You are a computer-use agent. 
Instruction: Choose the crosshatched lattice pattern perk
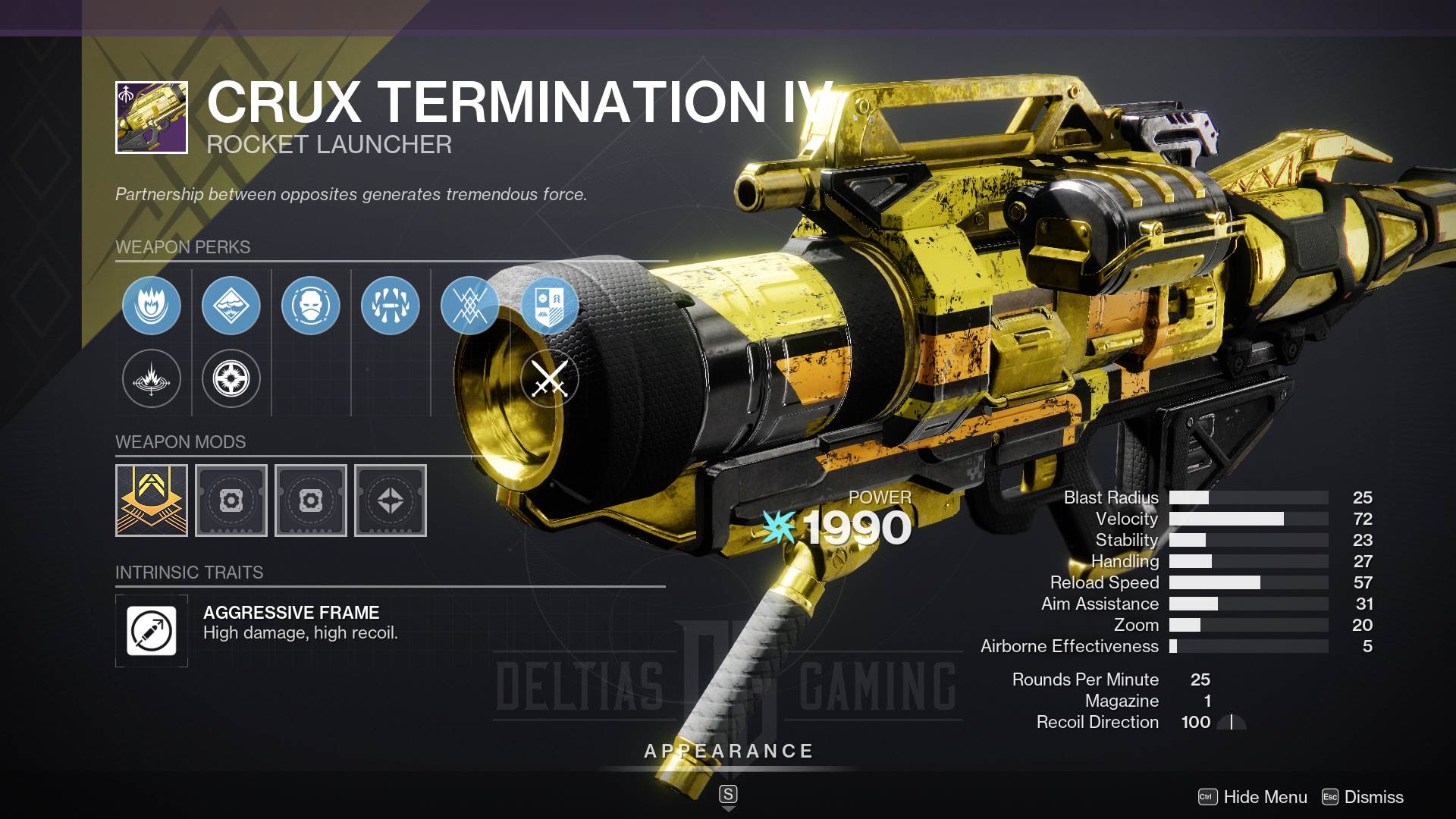pos(470,306)
